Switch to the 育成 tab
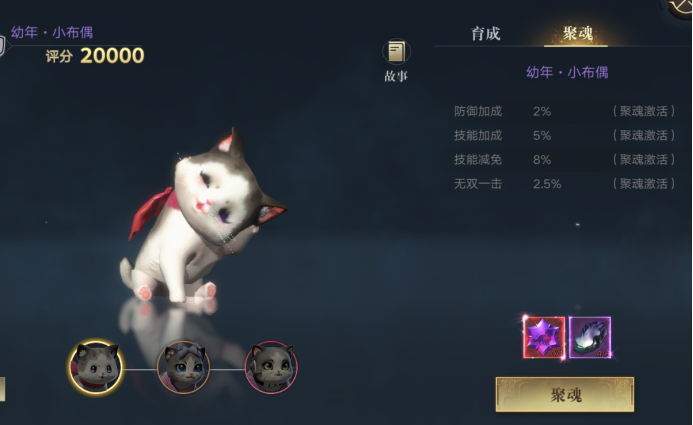 coord(486,34)
